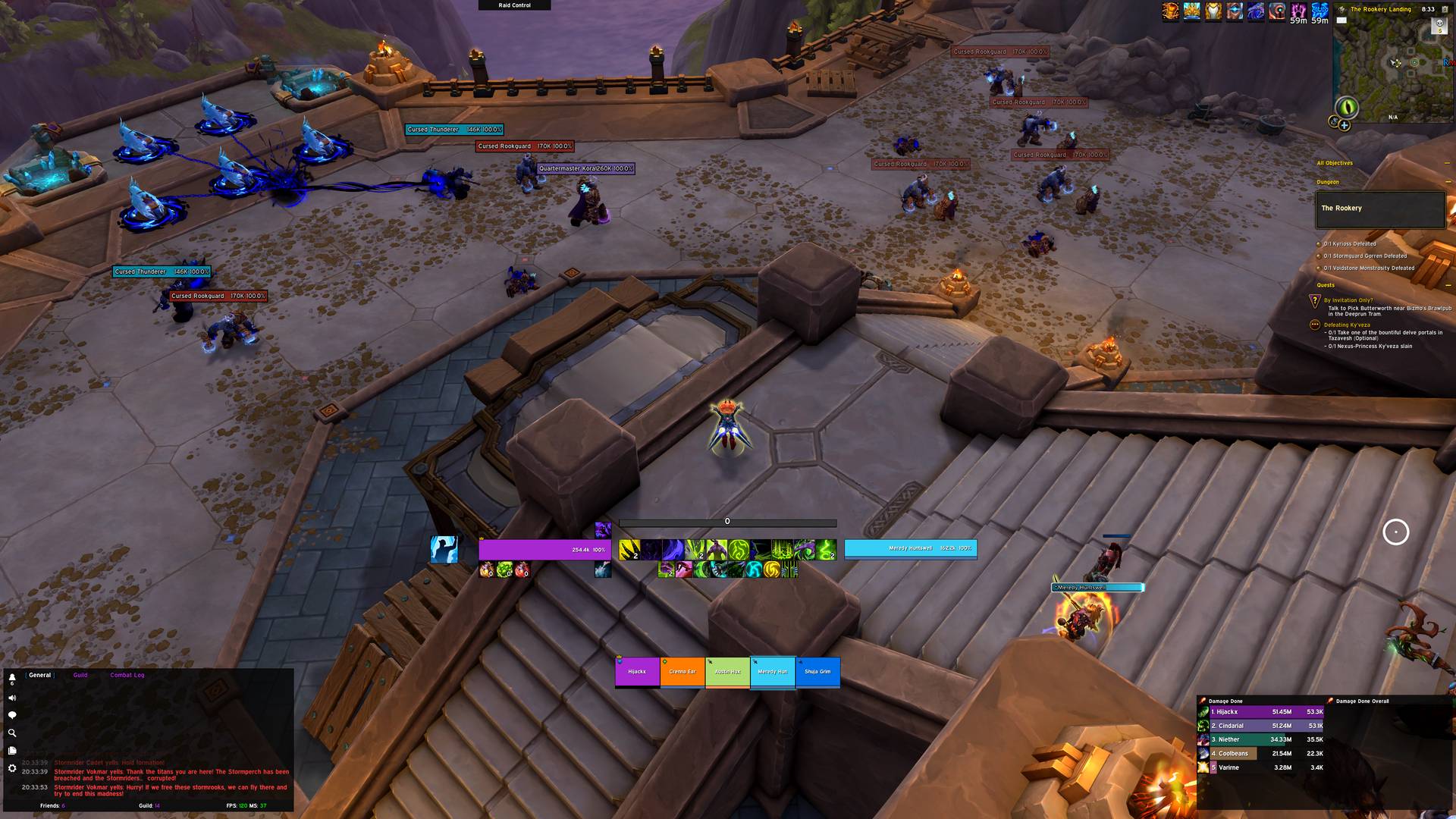This screenshot has width=1456, height=819.
Task: Click the Meredy Huntswell target frame
Action: pos(910,548)
